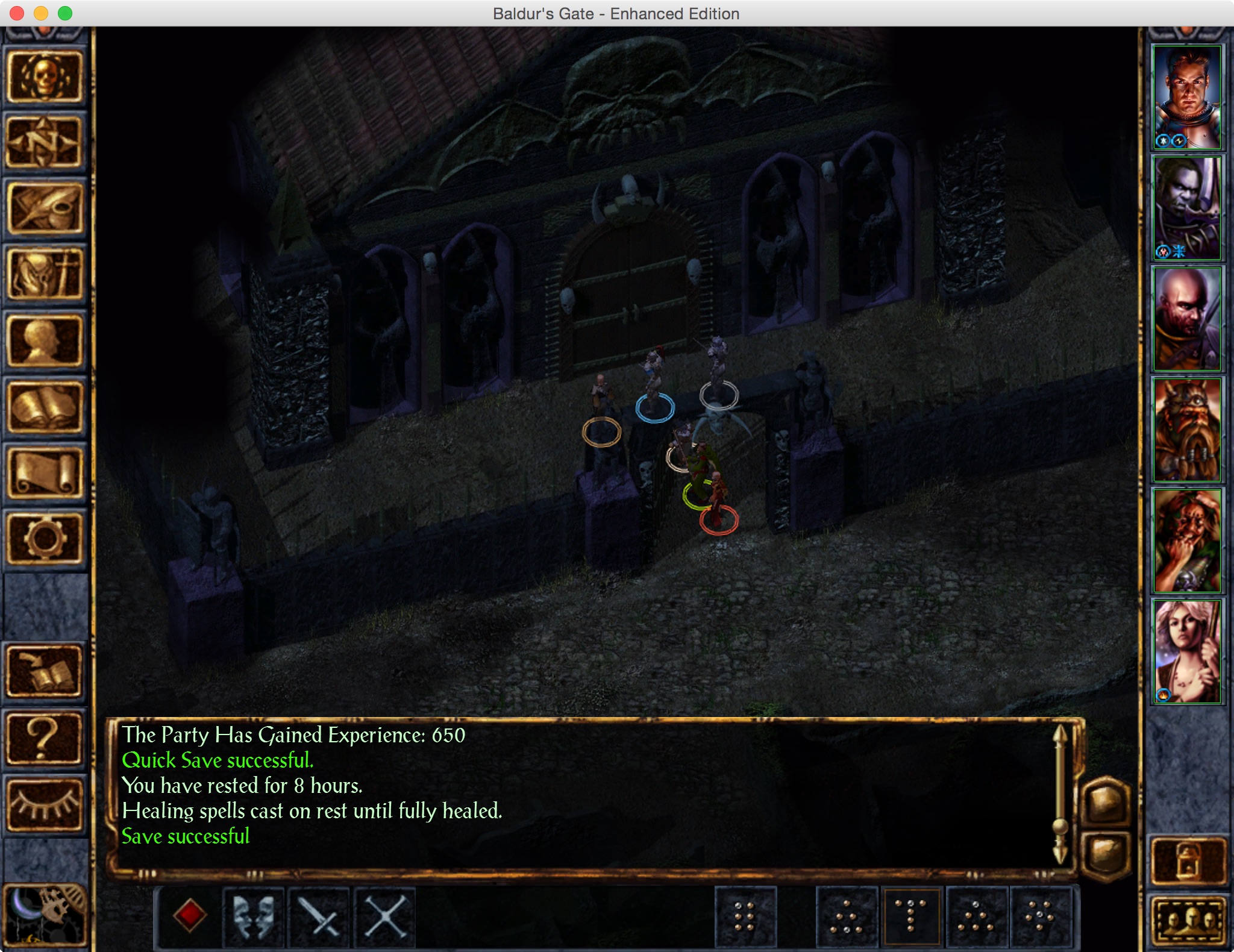Click the quick save book icon
This screenshot has height=952, width=1234.
45,672
